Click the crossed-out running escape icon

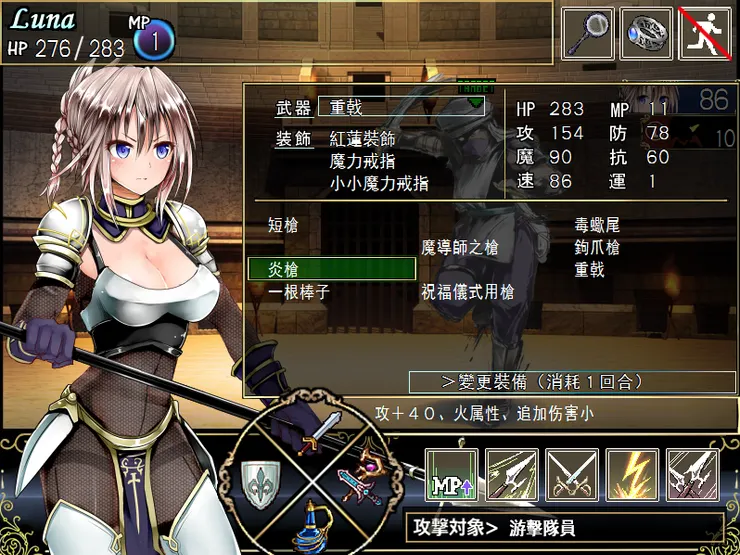[x=706, y=33]
